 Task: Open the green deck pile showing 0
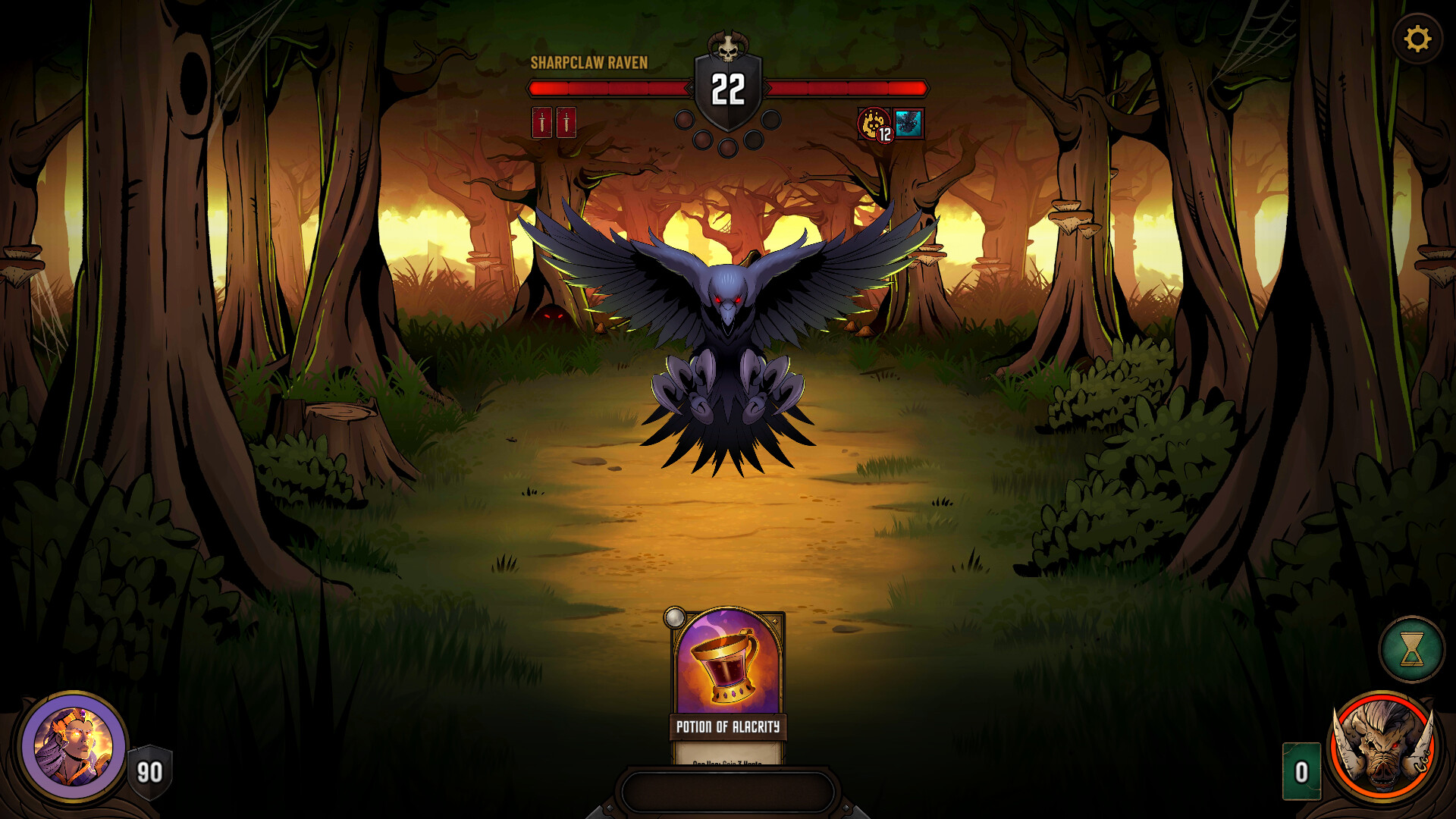(x=1301, y=771)
